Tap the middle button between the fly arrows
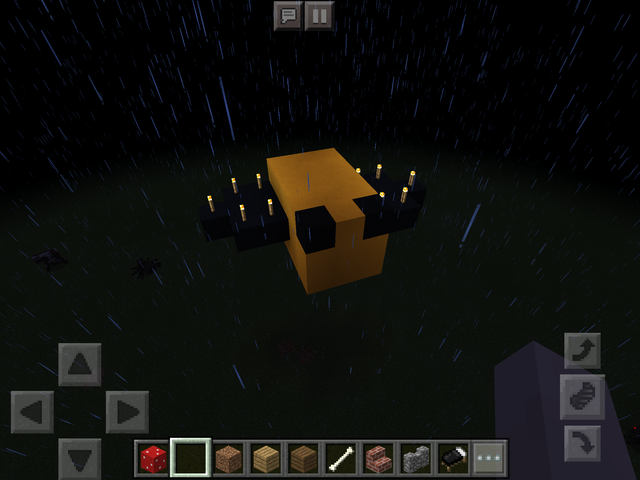The image size is (640, 480). tap(582, 396)
